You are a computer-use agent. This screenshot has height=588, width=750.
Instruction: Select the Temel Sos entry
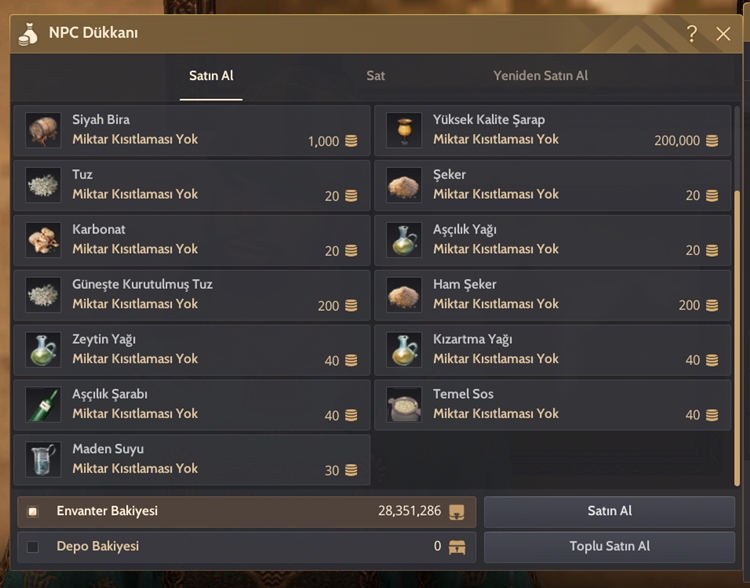[x=552, y=404]
